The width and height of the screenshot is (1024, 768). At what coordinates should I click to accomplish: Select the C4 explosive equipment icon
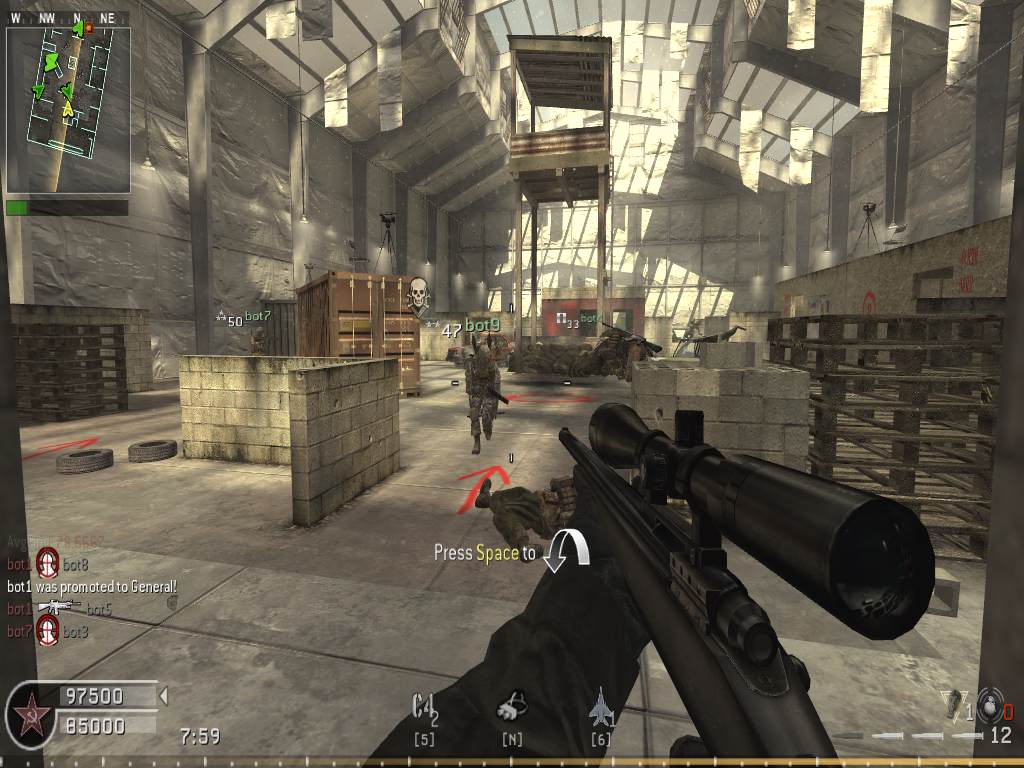click(424, 707)
